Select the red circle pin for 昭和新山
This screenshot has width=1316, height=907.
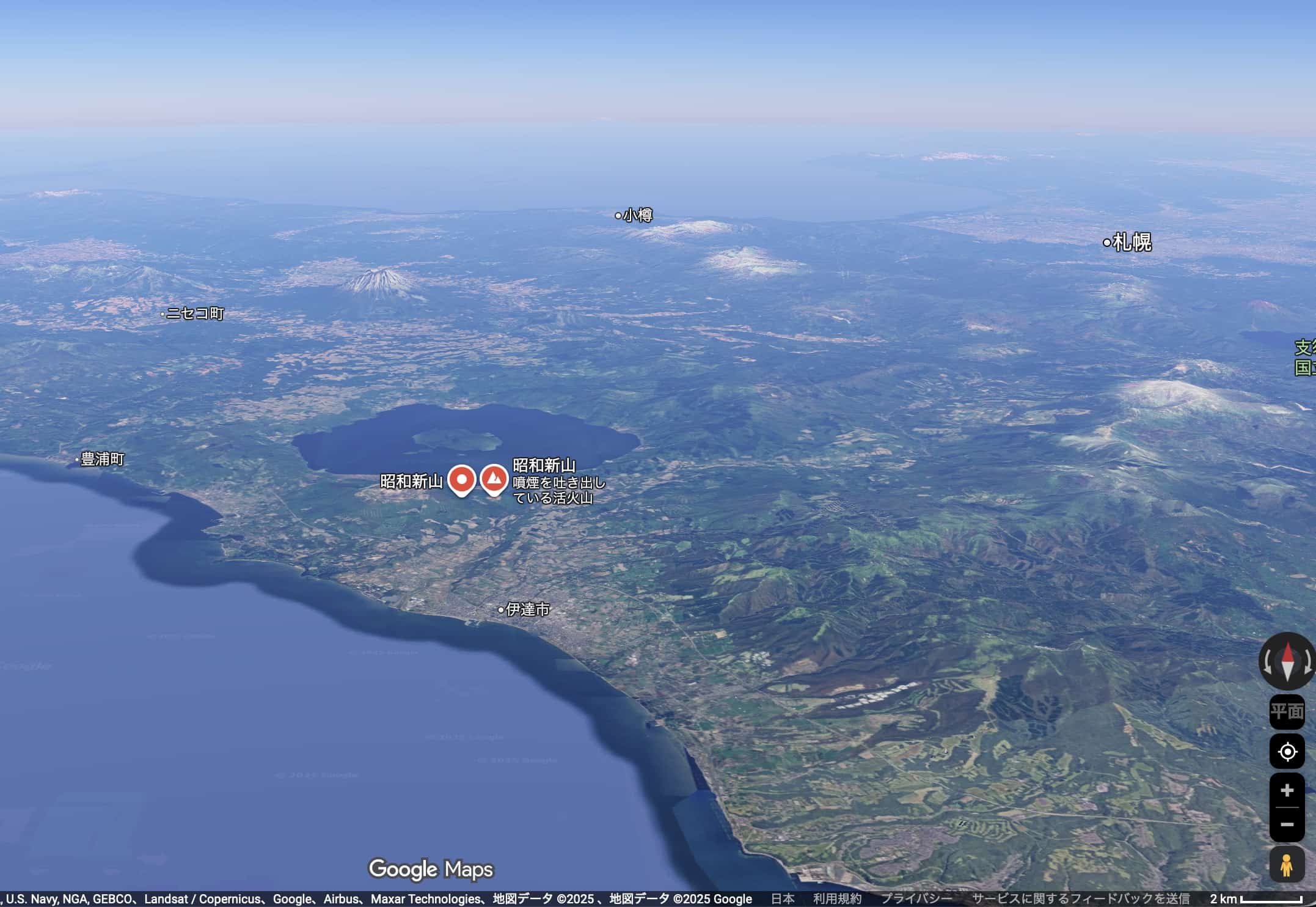(x=462, y=479)
